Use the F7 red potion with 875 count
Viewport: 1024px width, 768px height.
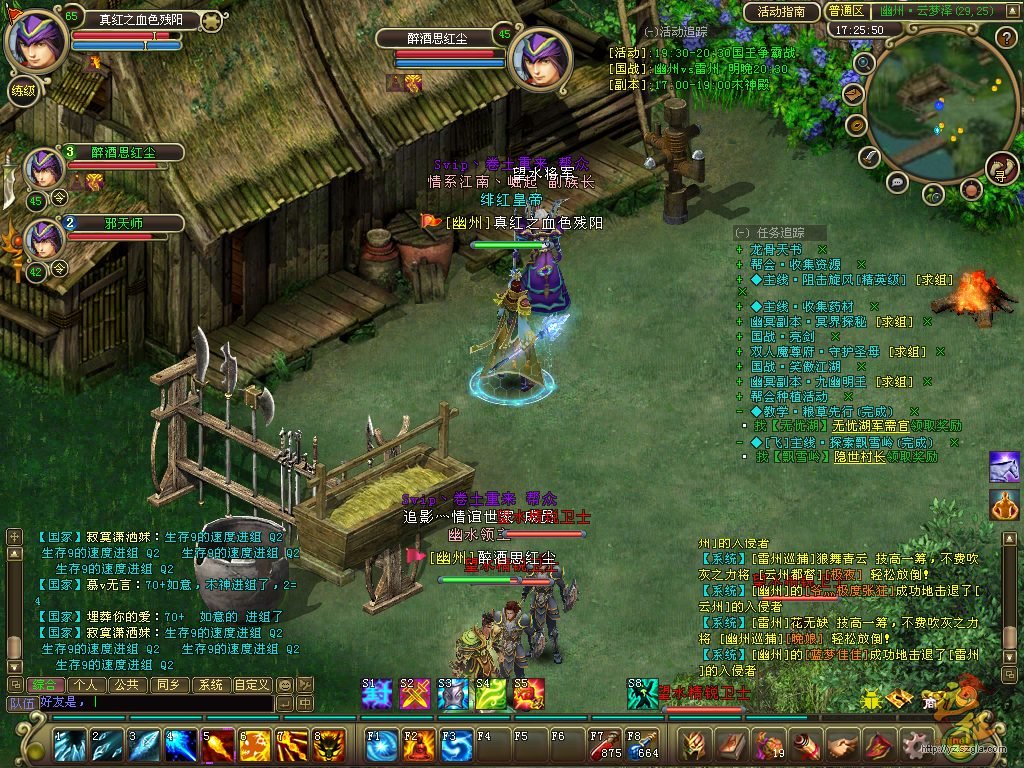click(604, 746)
